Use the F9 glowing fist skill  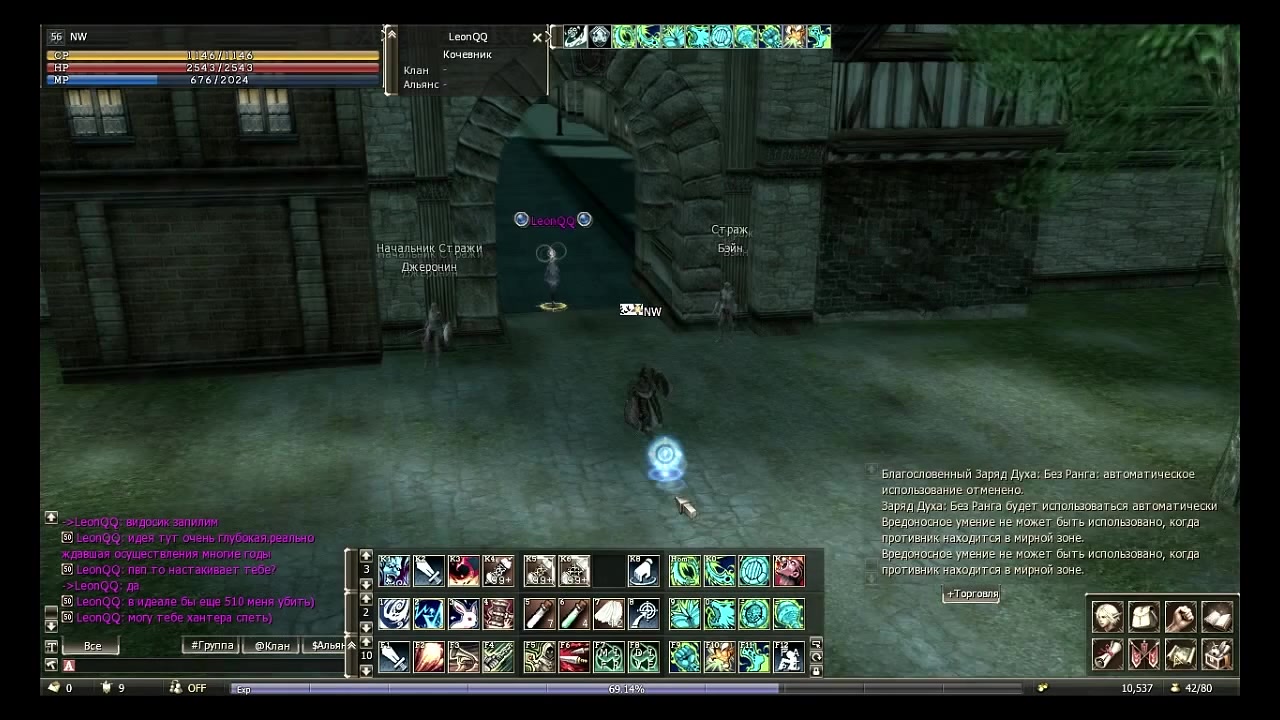684,657
